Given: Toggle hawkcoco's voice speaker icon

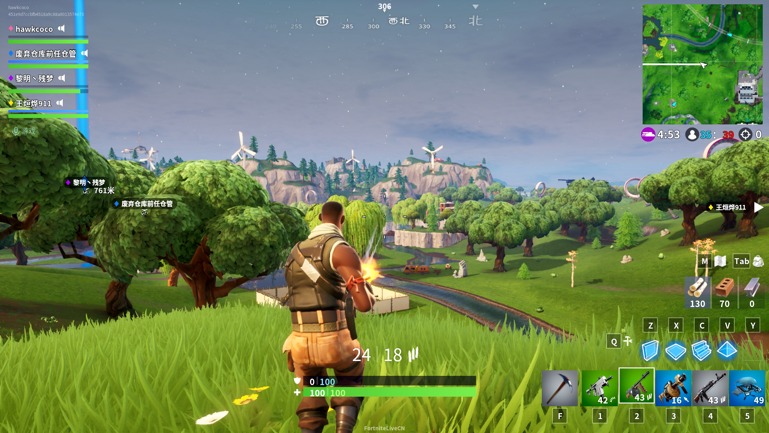Looking at the screenshot, I should coord(61,29).
